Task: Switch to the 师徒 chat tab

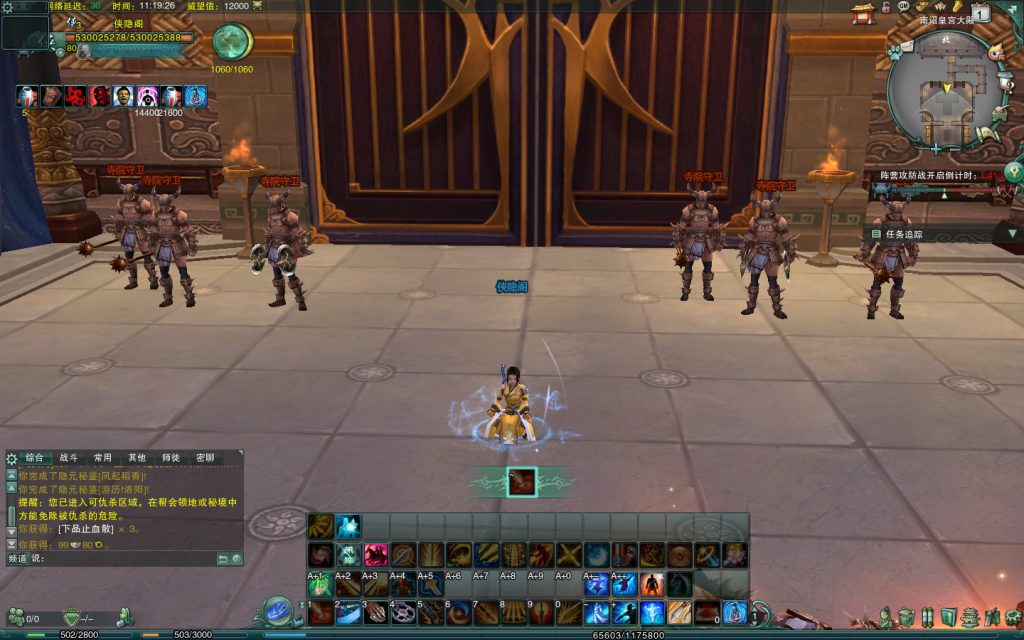Action: pyautogui.click(x=171, y=457)
